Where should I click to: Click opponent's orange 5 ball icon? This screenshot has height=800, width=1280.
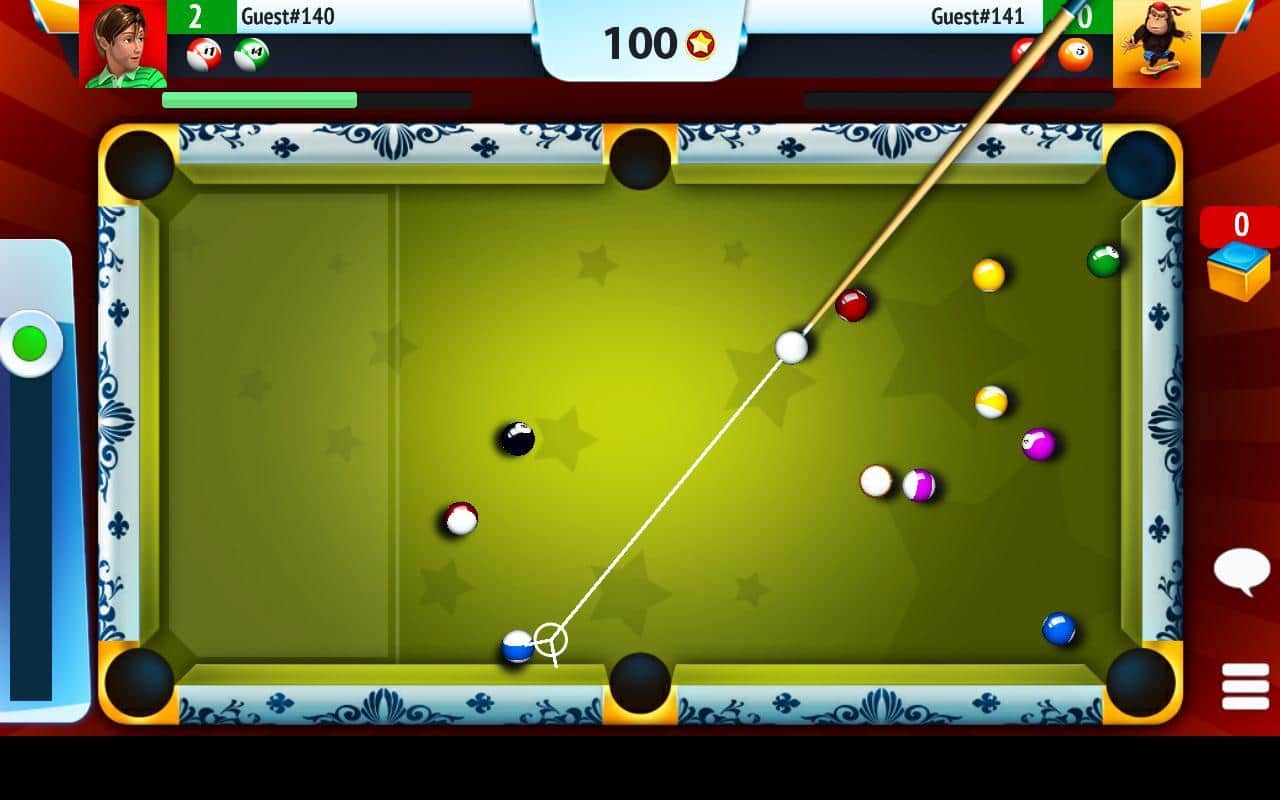click(1075, 54)
